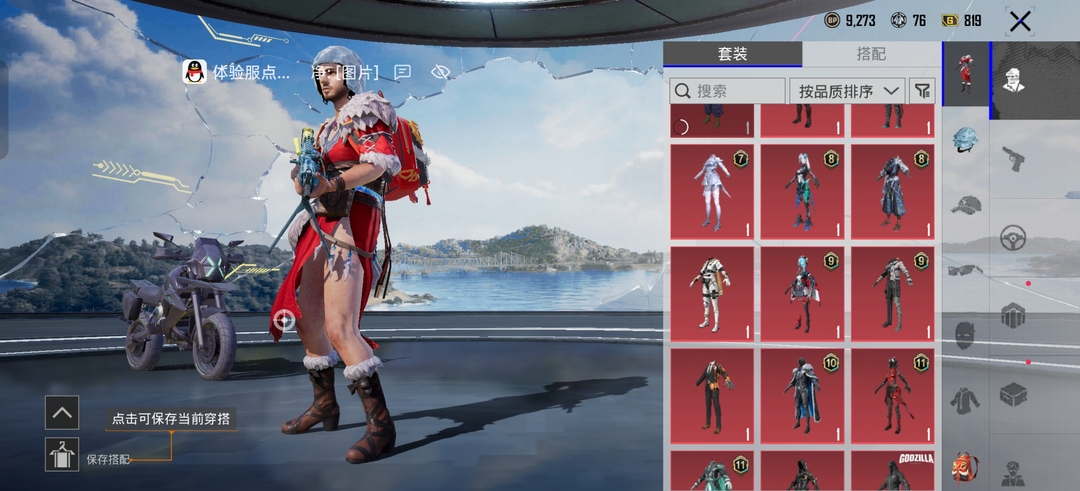Show the vehicle steering wheel category

[x=1013, y=238]
